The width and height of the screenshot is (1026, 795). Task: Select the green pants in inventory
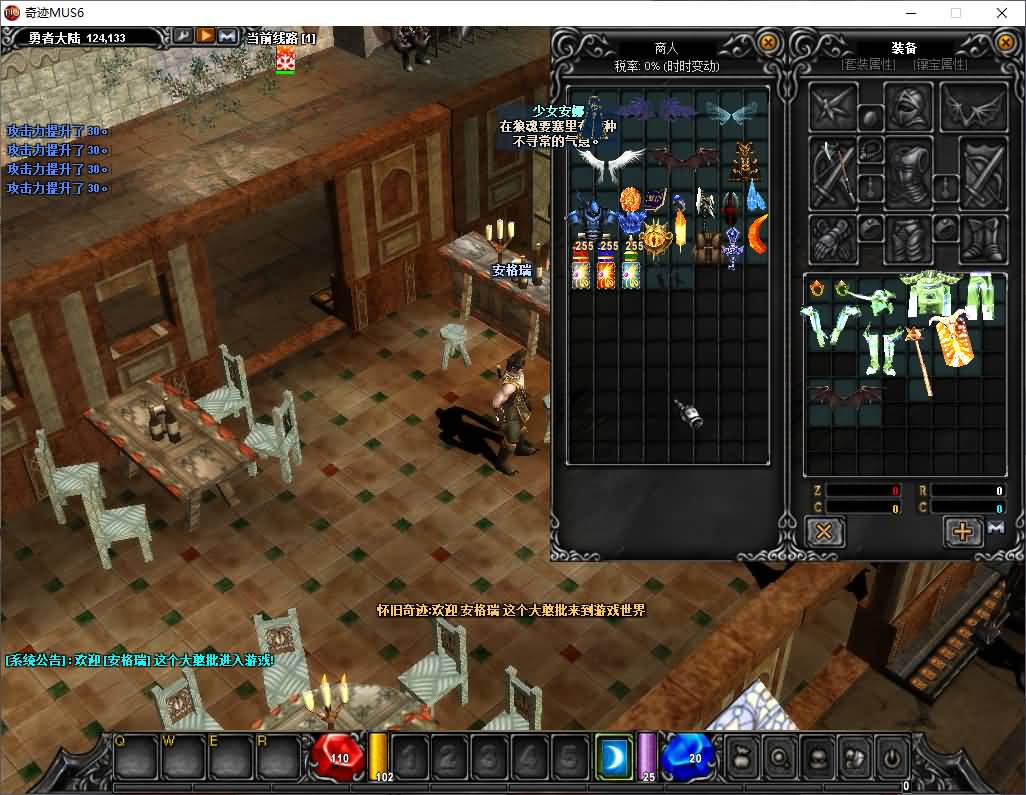981,298
